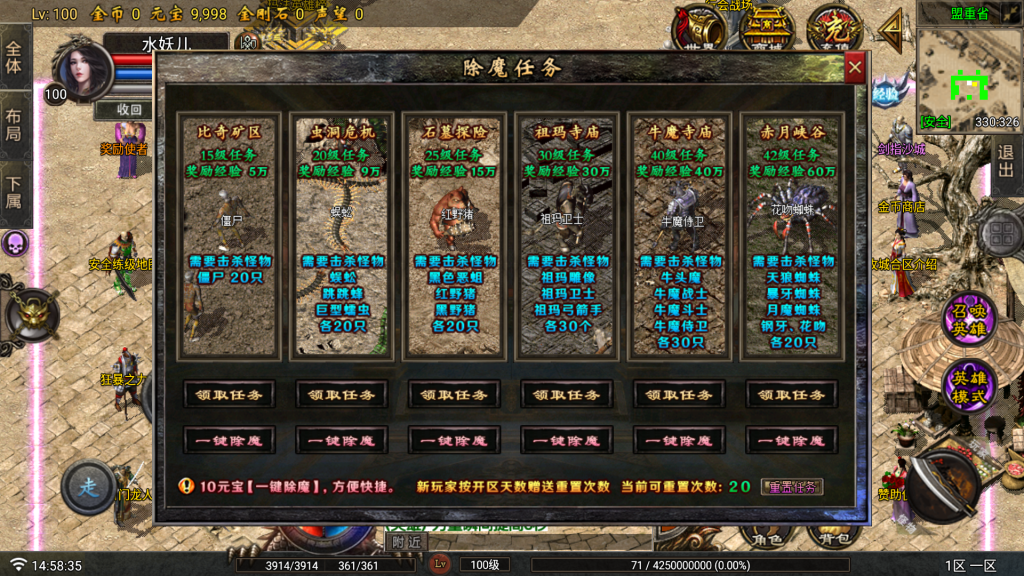Toggle the 走 walk mode button
1024x576 pixels.
point(88,488)
